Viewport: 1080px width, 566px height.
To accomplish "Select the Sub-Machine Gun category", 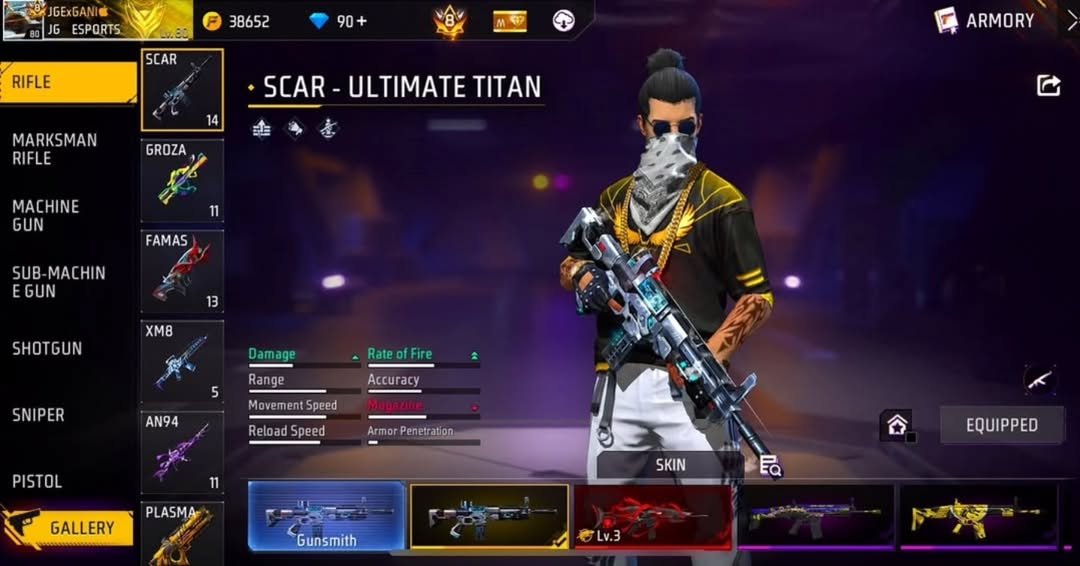I will coord(58,282).
